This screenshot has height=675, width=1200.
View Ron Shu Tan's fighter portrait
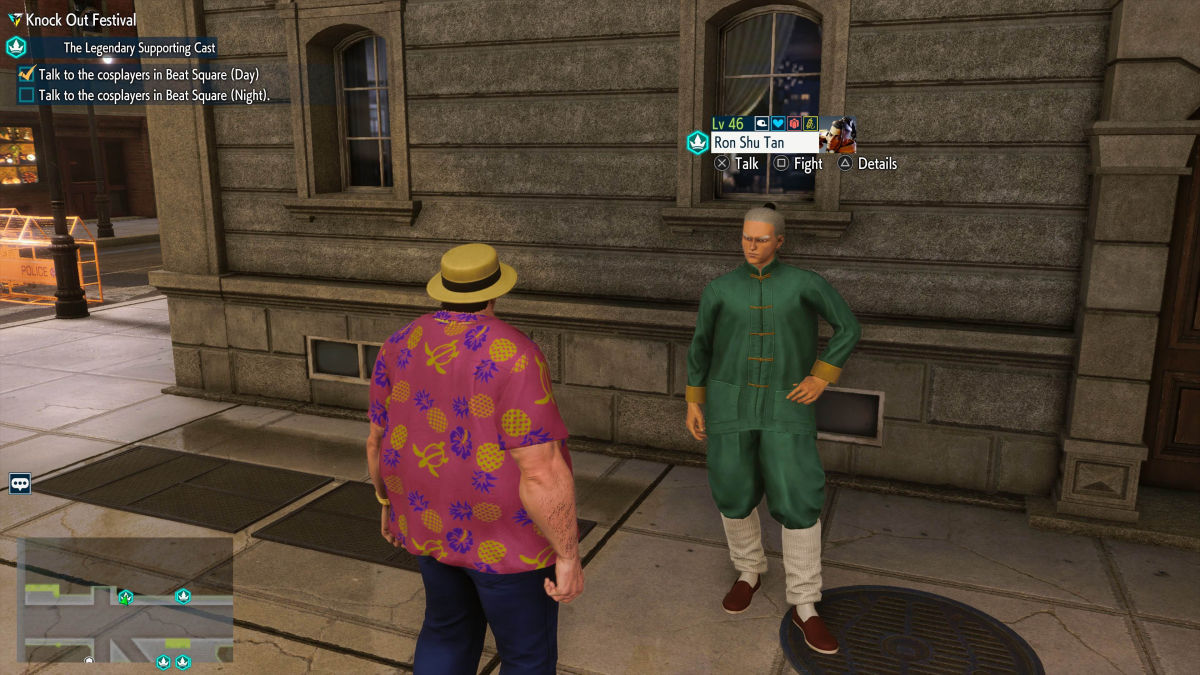click(x=837, y=134)
